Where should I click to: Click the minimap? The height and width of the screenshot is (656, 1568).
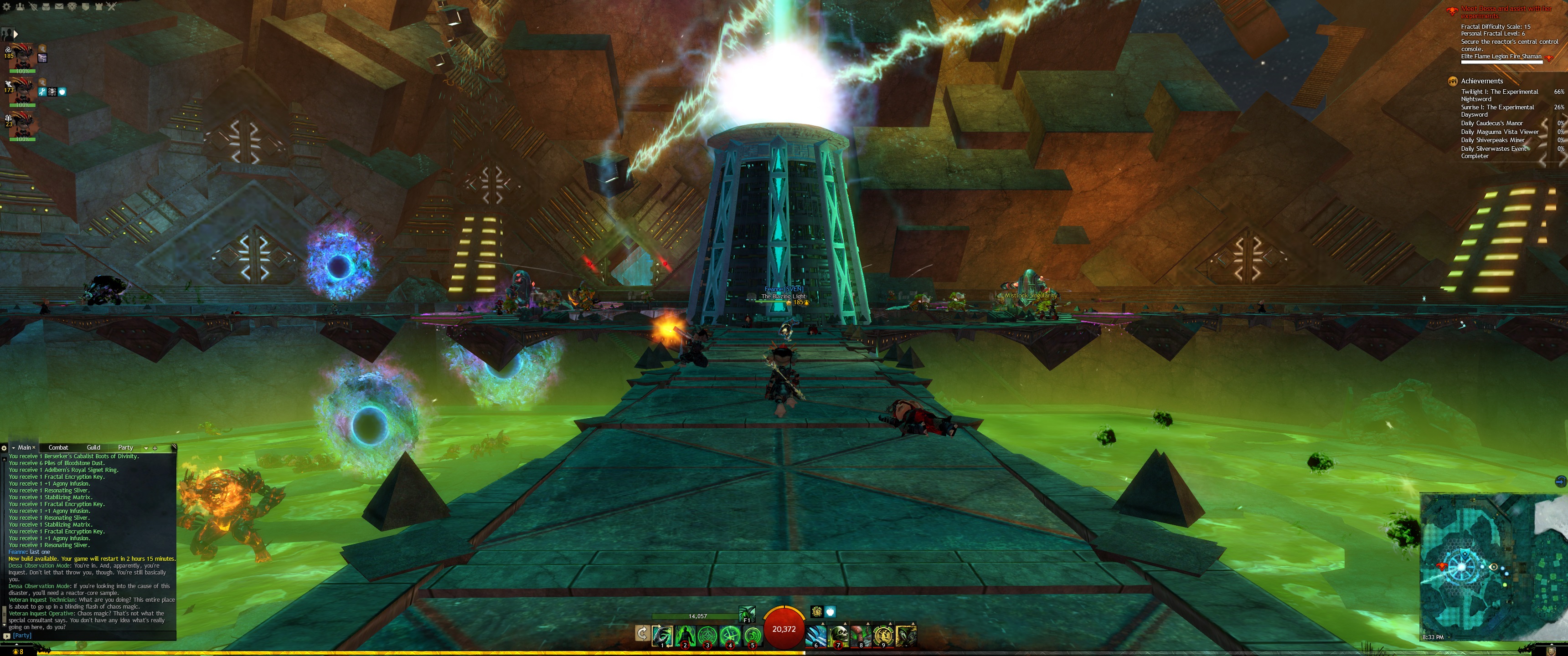pos(1492,566)
